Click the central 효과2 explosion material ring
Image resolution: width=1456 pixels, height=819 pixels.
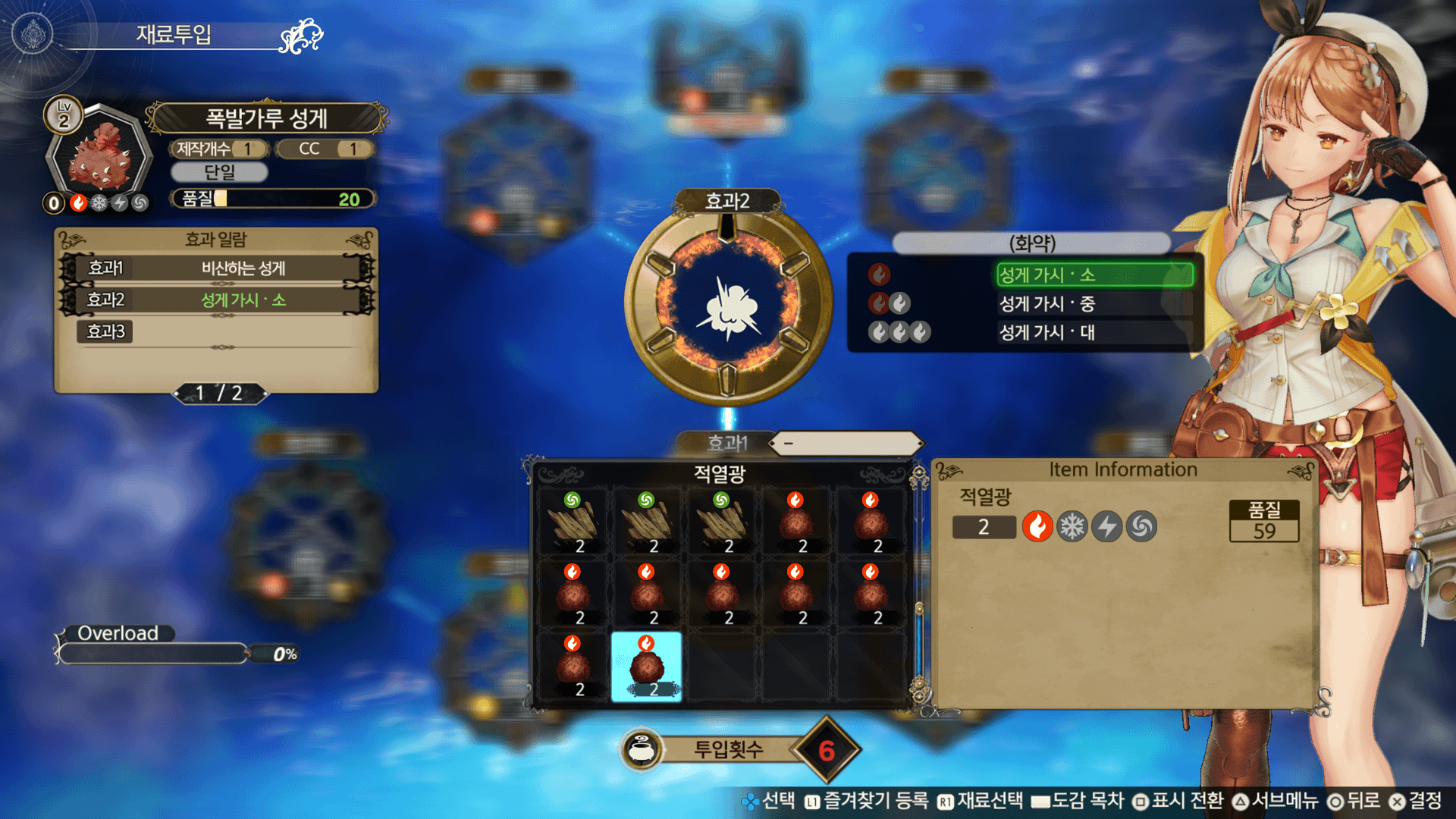[x=727, y=305]
